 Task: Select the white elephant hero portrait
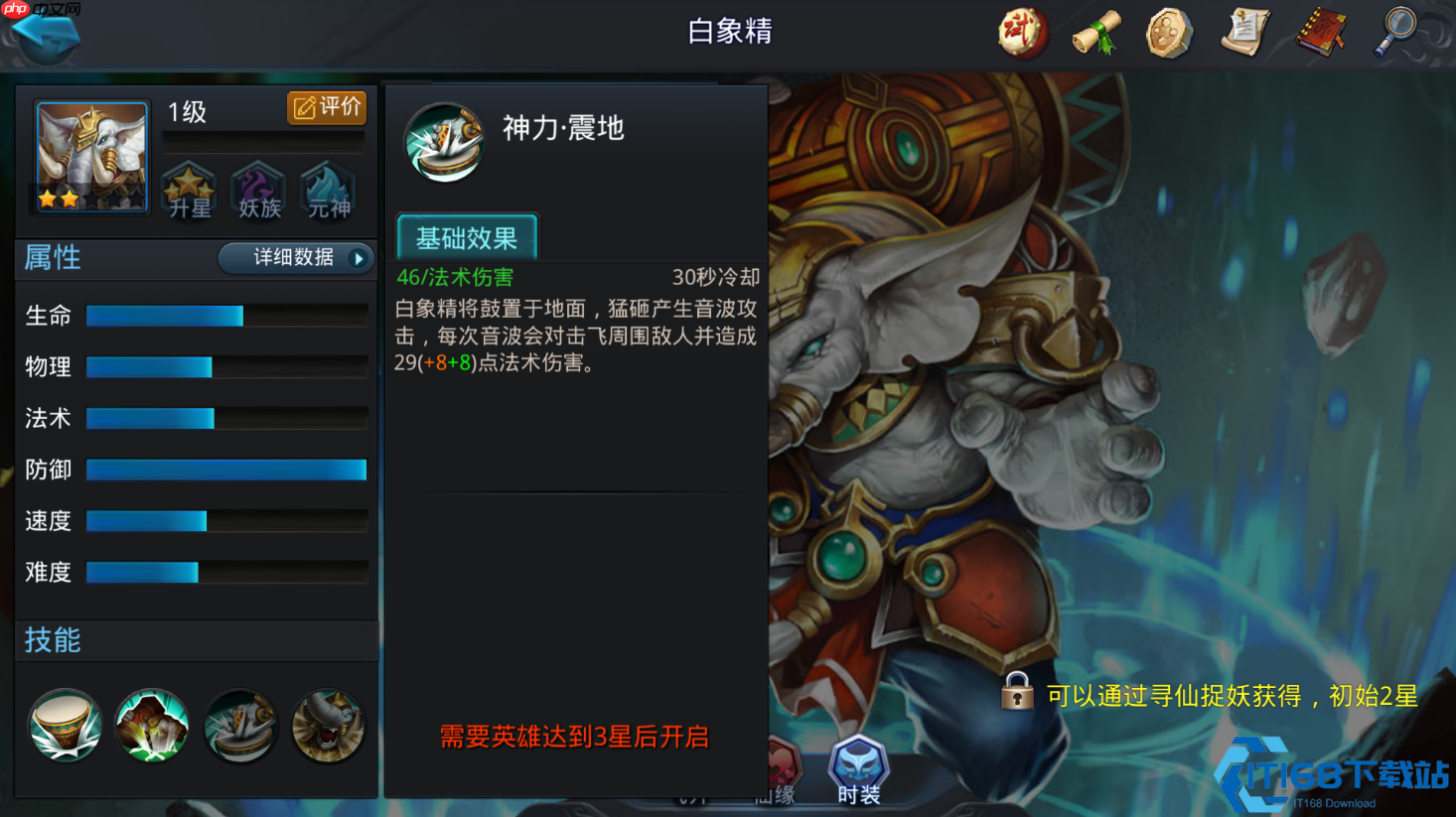pos(90,155)
